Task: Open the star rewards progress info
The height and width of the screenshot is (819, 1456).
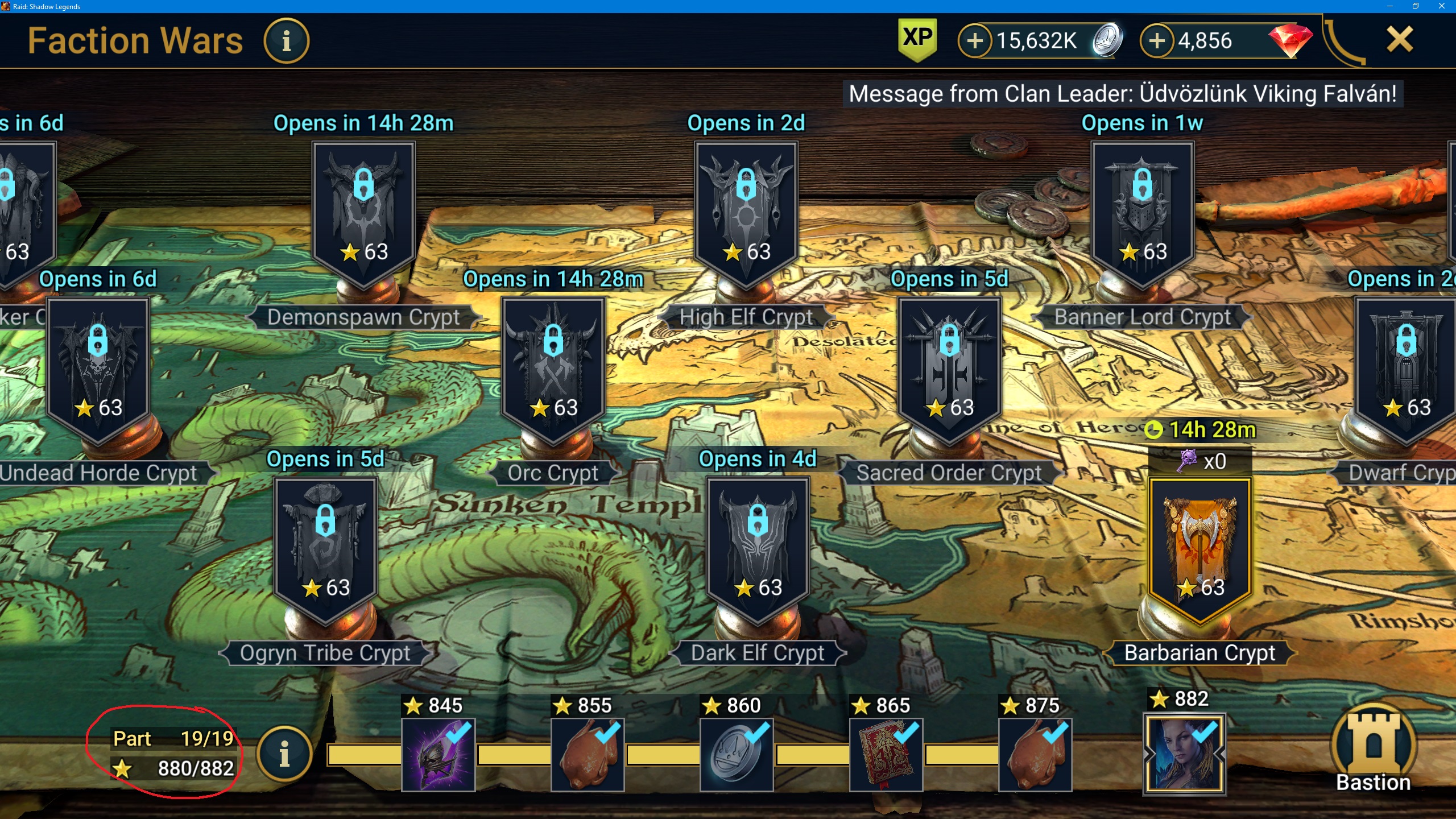Action: click(x=284, y=754)
